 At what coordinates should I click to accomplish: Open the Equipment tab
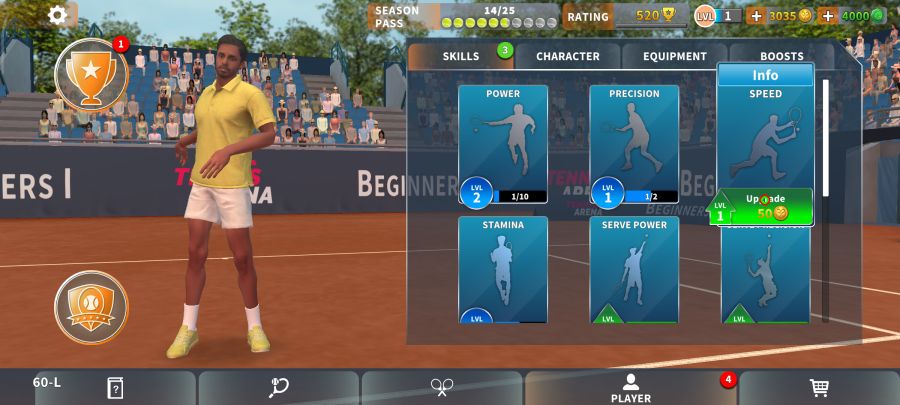675,56
